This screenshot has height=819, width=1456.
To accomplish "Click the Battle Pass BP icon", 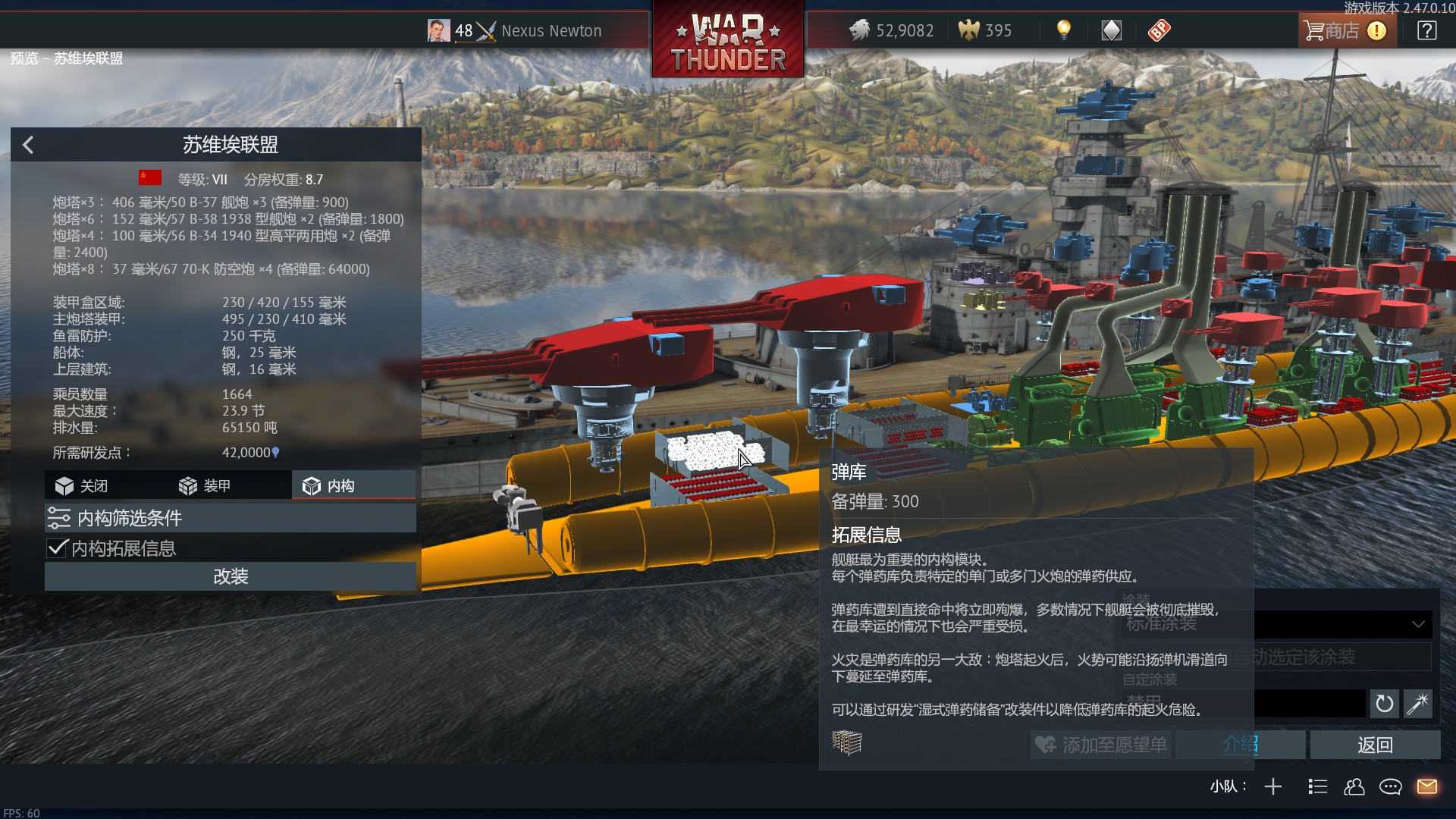I will [1159, 30].
